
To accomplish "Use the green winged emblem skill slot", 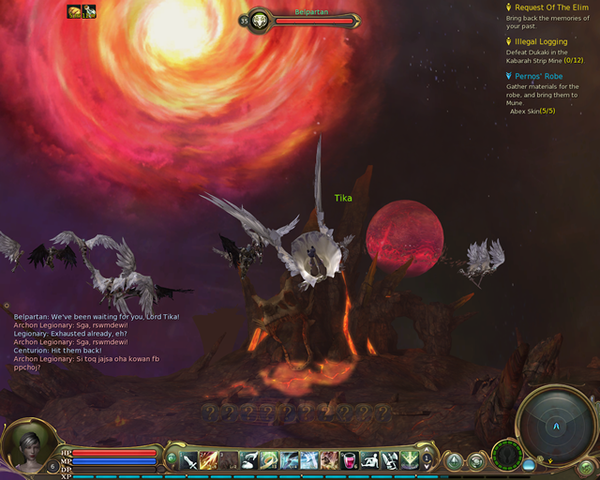I will (410, 460).
